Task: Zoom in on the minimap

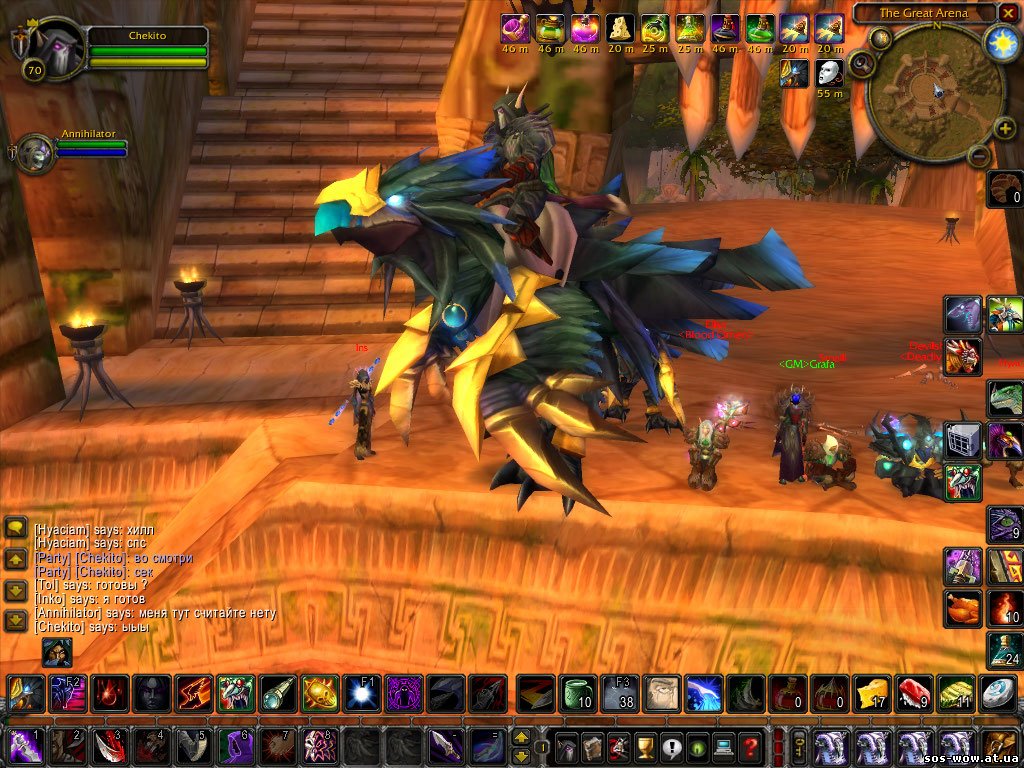Action: click(x=1005, y=128)
